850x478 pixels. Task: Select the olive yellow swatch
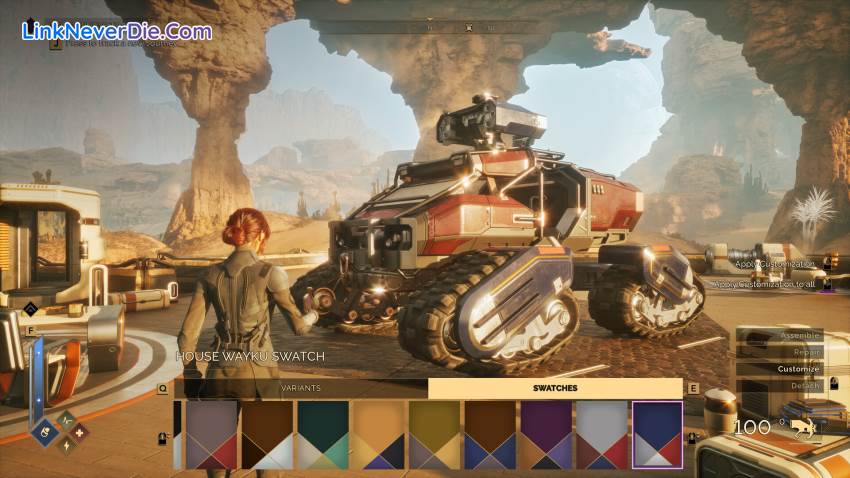[434, 435]
